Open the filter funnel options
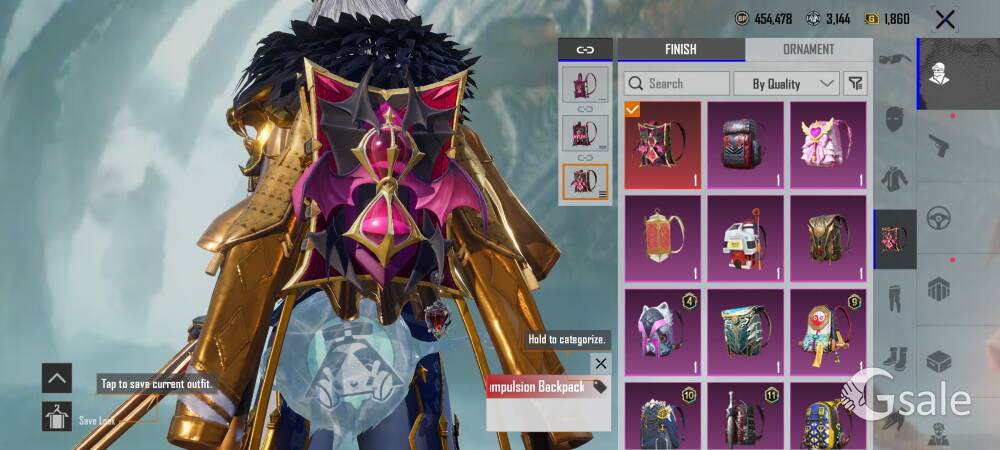 tap(856, 83)
